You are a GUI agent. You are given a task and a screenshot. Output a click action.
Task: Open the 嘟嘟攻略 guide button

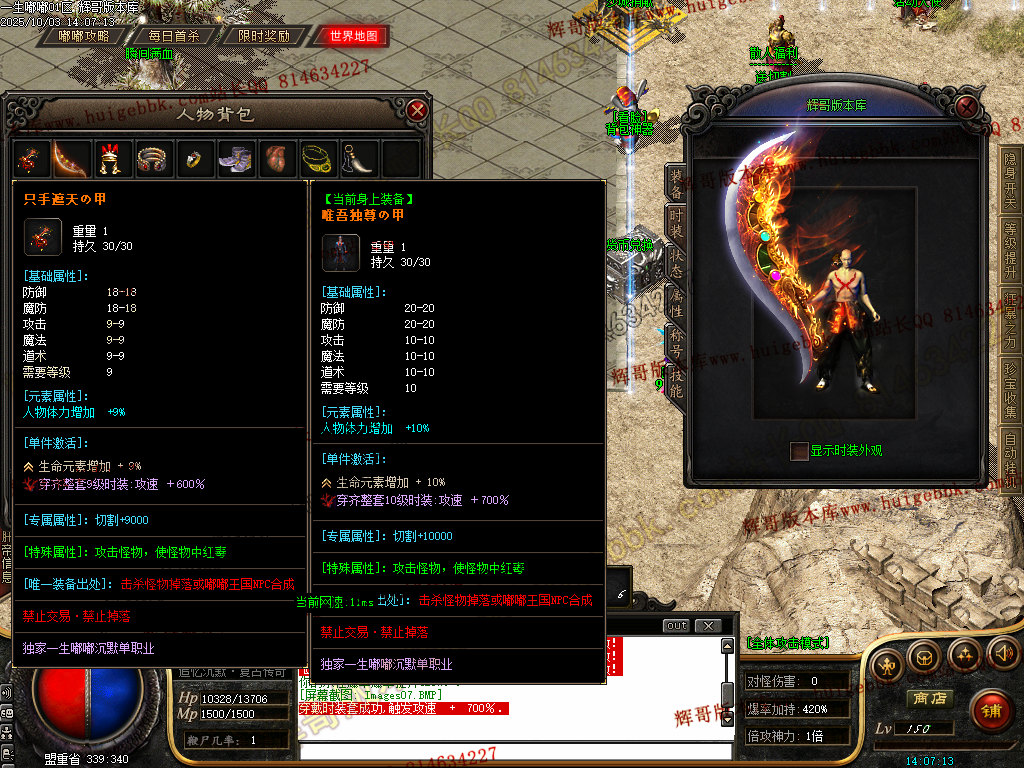[84, 36]
